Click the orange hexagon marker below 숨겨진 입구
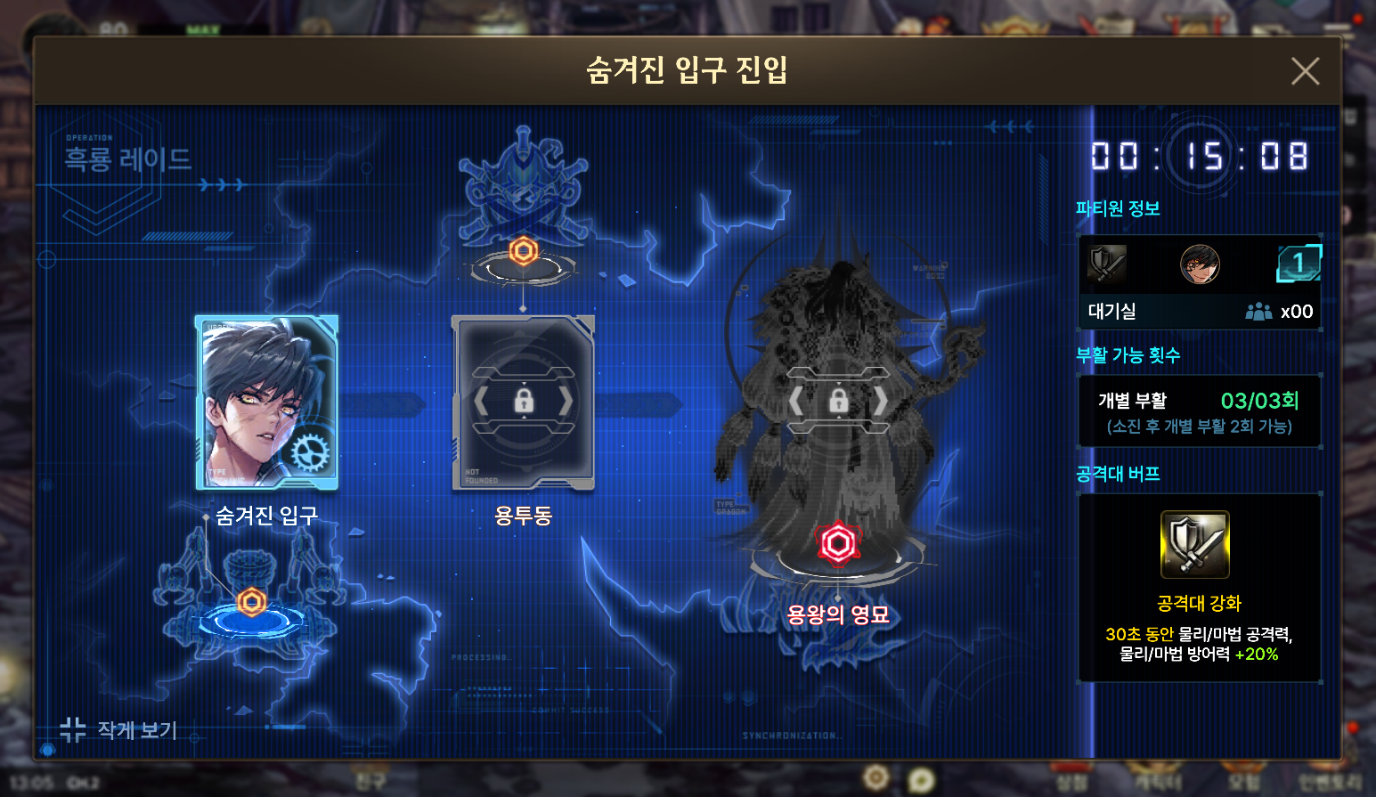The width and height of the screenshot is (1376, 797). coord(254,600)
